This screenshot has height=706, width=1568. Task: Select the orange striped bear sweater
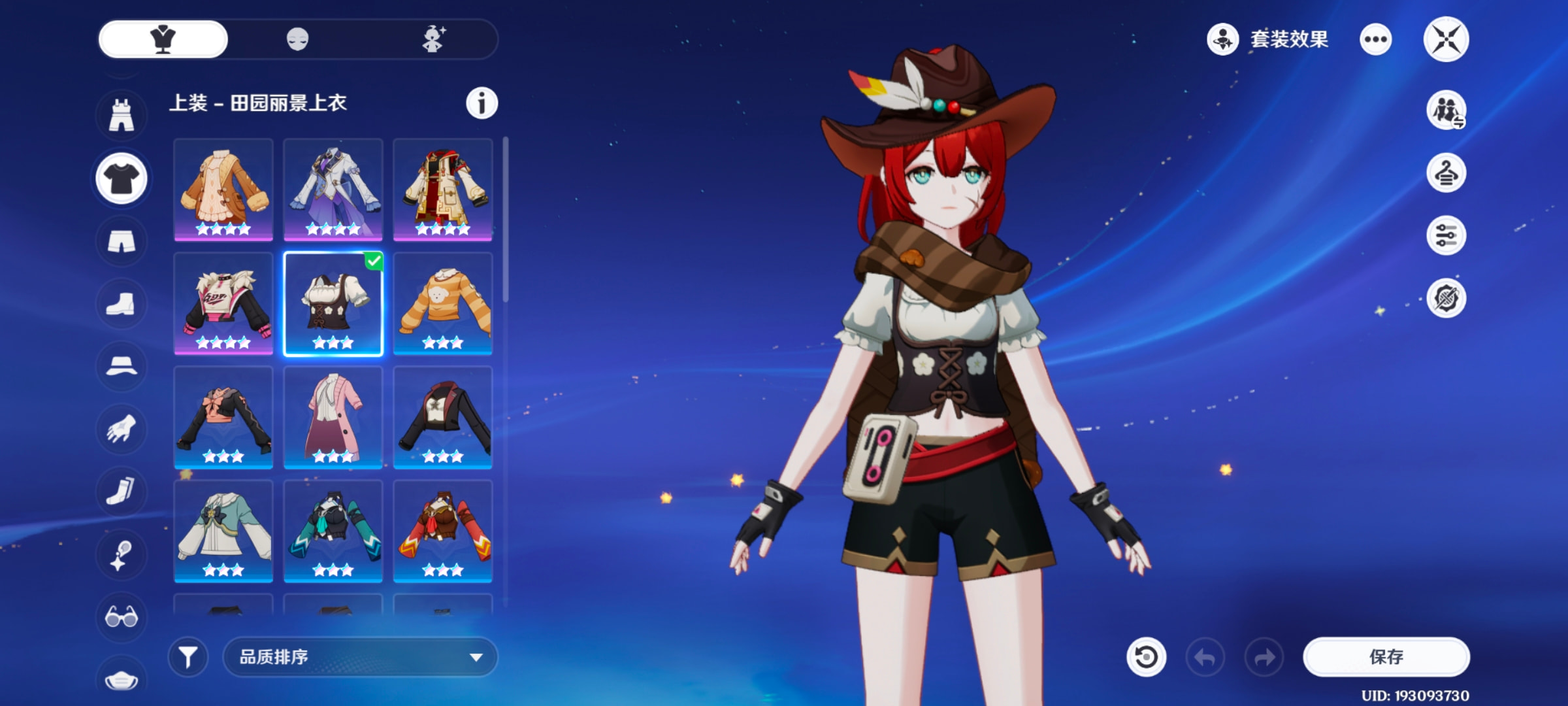pos(443,303)
